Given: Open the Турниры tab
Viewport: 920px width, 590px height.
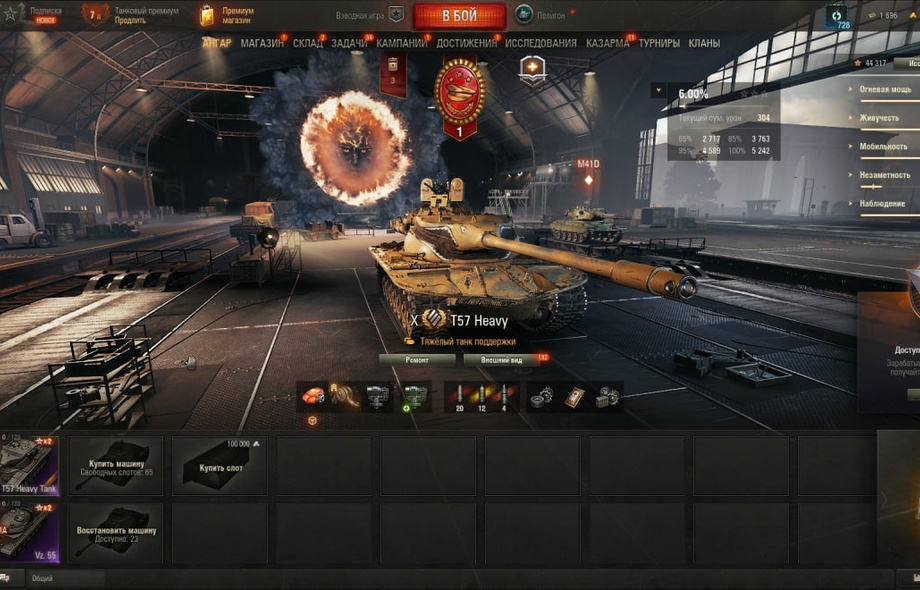Looking at the screenshot, I should point(659,44).
